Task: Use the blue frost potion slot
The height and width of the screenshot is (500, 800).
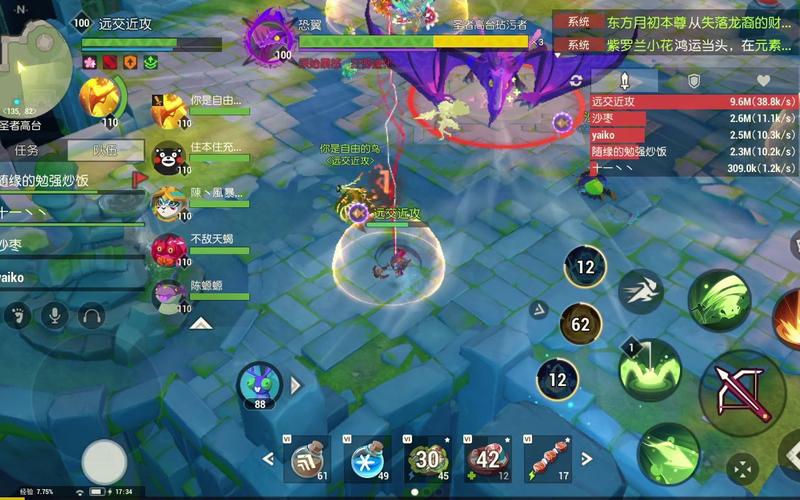Action: (x=367, y=459)
